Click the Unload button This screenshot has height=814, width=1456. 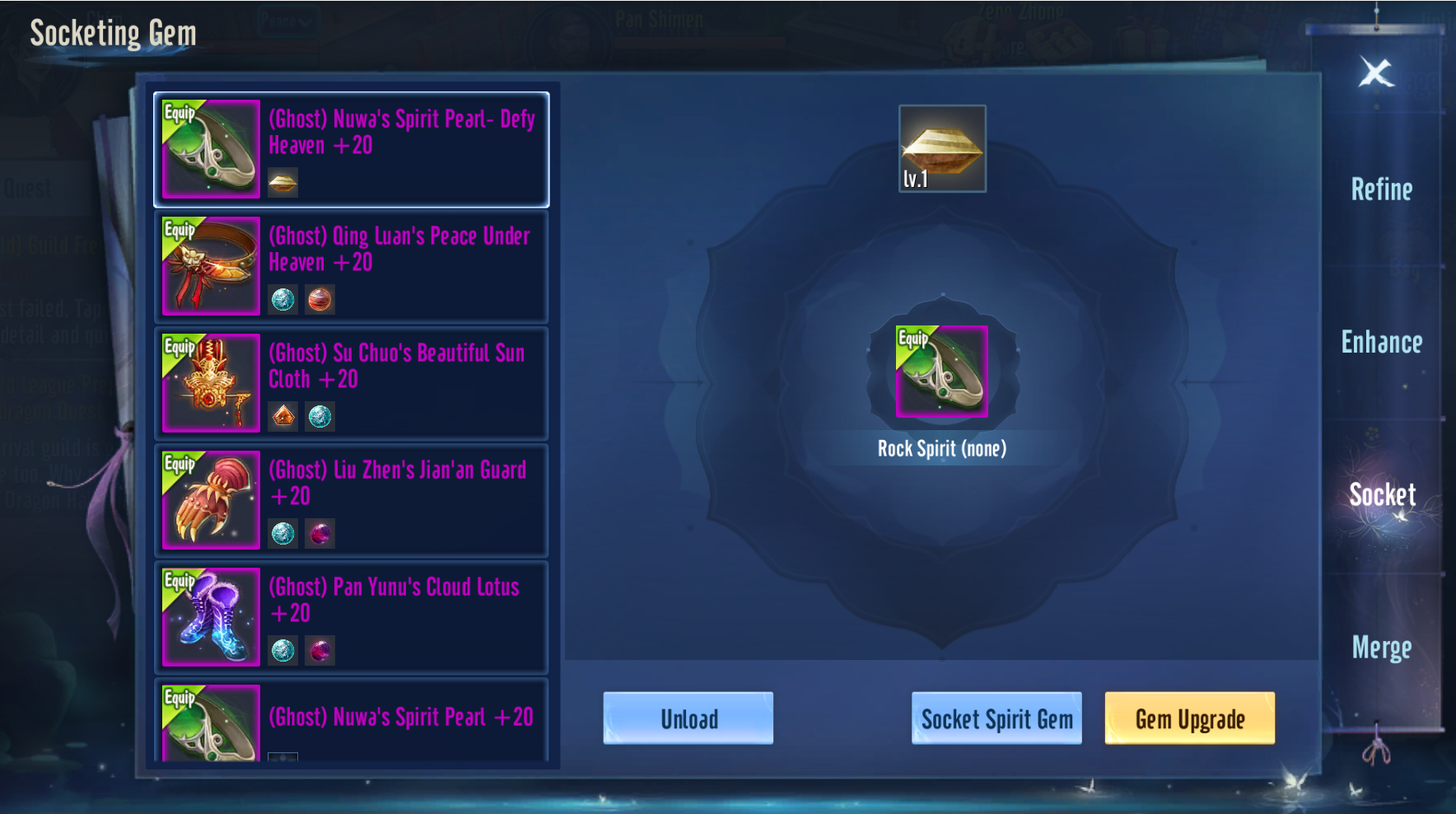[x=688, y=718]
